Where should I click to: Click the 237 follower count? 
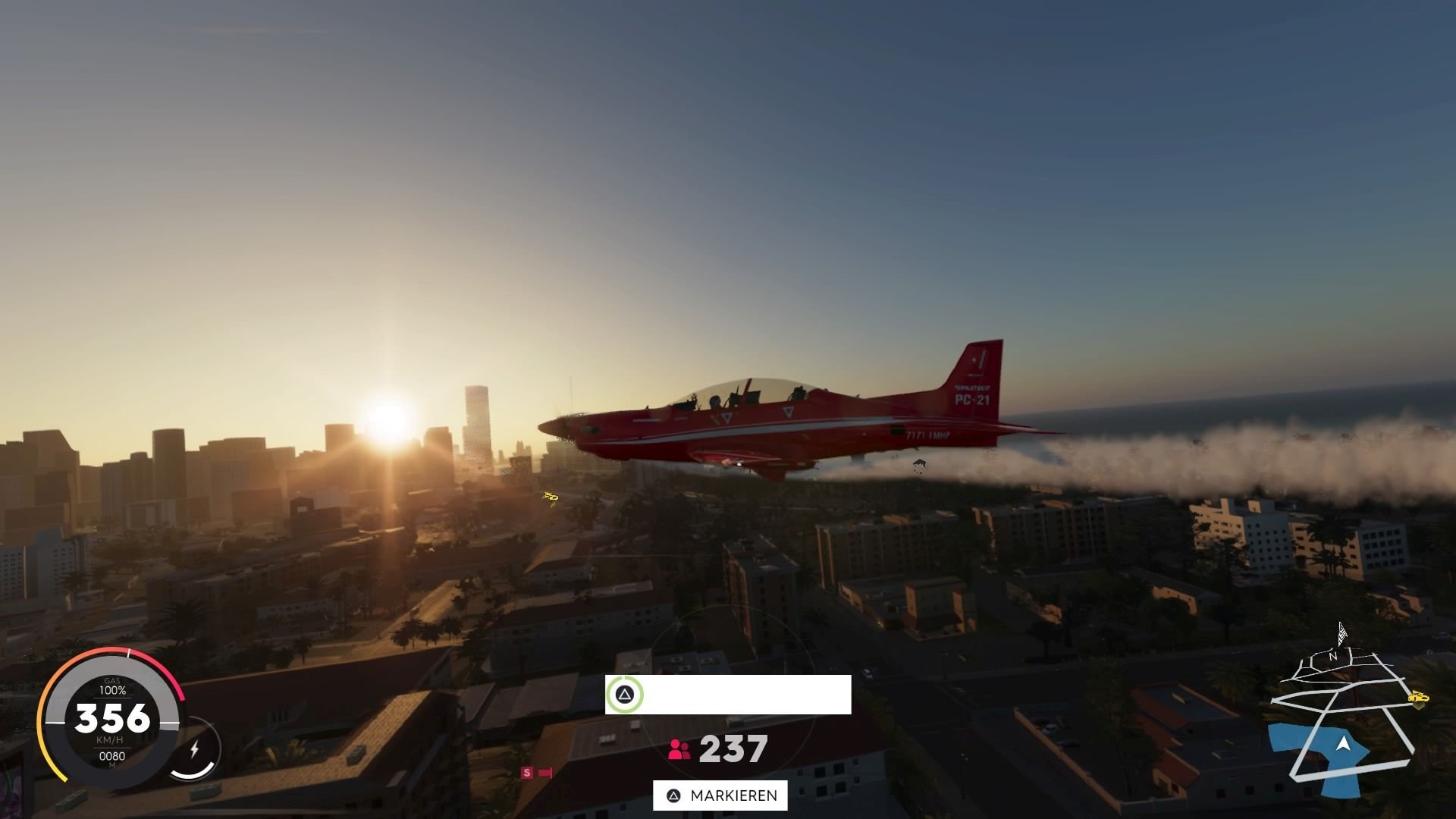(x=735, y=749)
